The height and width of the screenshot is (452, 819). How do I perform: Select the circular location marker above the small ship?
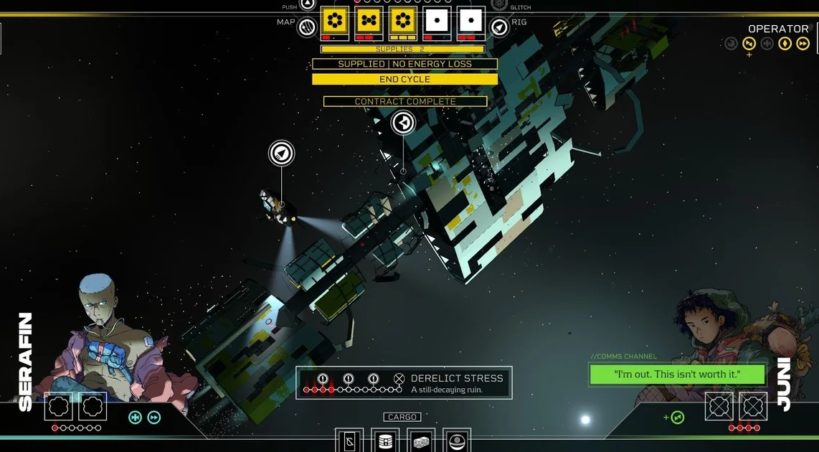pyautogui.click(x=282, y=153)
